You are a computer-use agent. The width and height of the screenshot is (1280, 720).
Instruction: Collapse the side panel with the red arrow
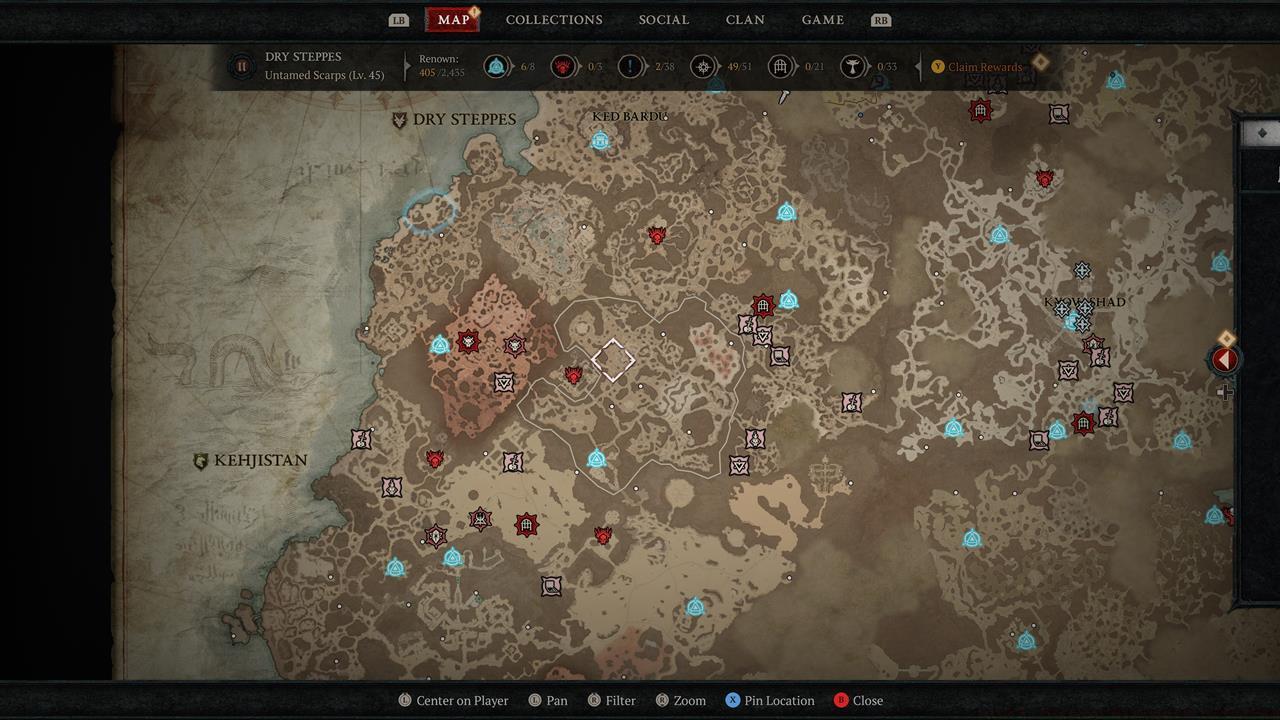[x=1224, y=360]
